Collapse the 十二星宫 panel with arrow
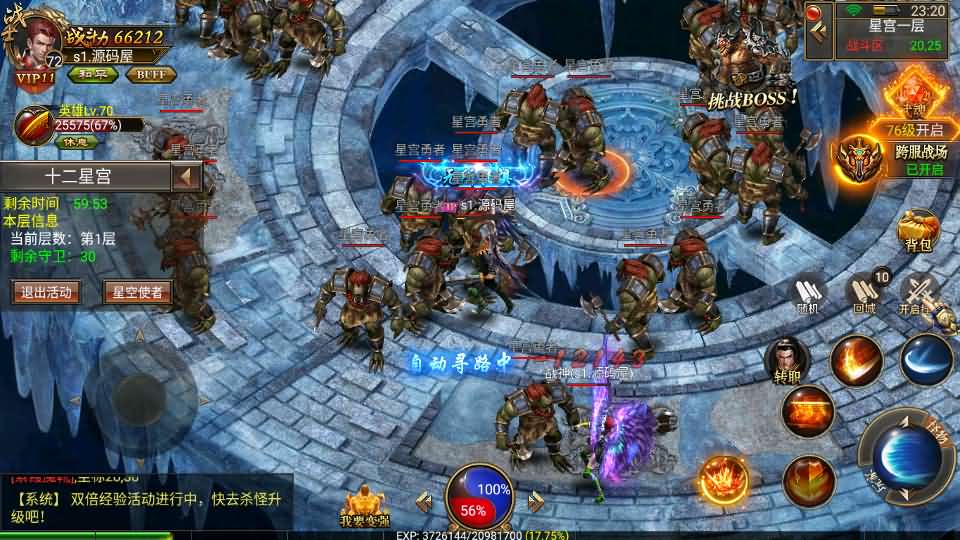This screenshot has height=540, width=960. (x=186, y=177)
